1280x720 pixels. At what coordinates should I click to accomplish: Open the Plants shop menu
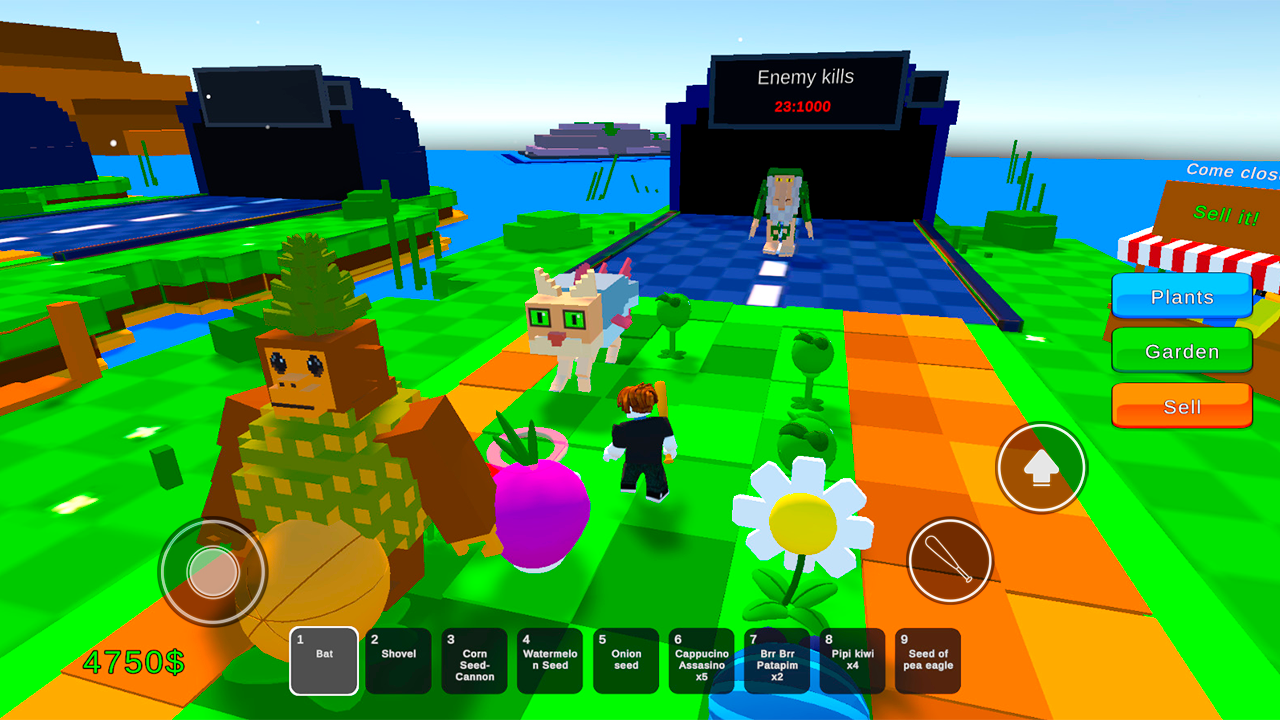coord(1182,297)
